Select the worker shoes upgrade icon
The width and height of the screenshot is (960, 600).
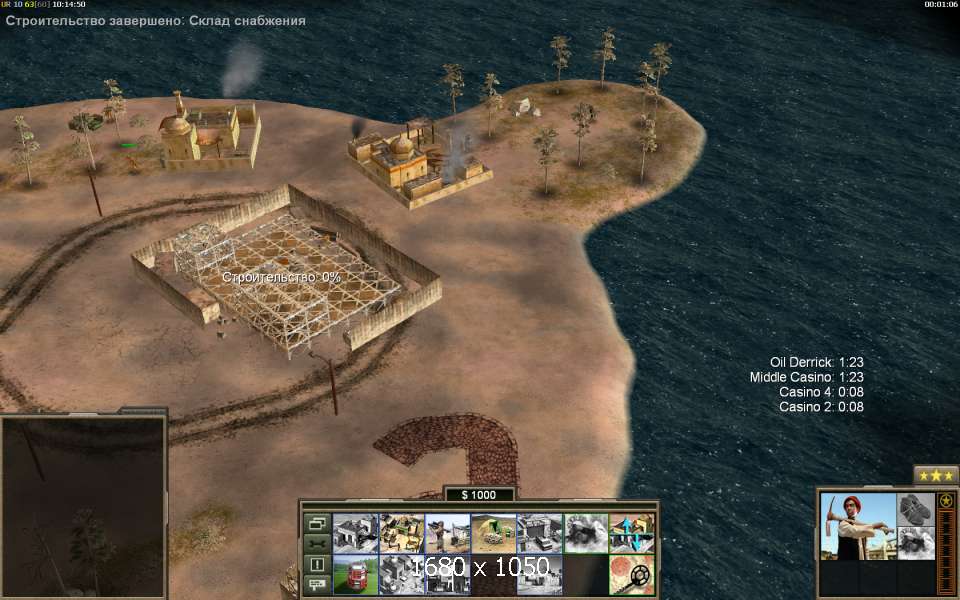pyautogui.click(x=915, y=508)
